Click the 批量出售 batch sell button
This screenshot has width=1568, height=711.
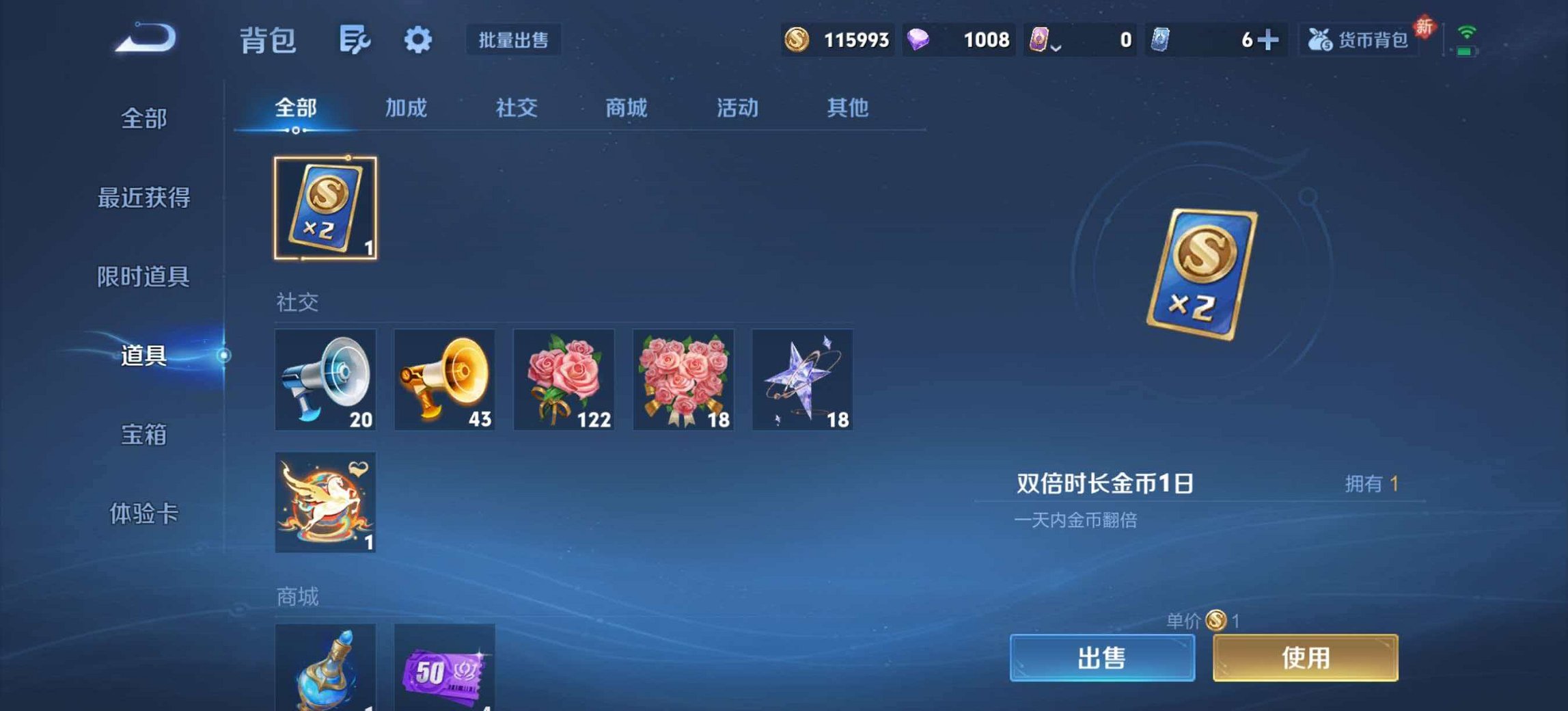point(514,40)
